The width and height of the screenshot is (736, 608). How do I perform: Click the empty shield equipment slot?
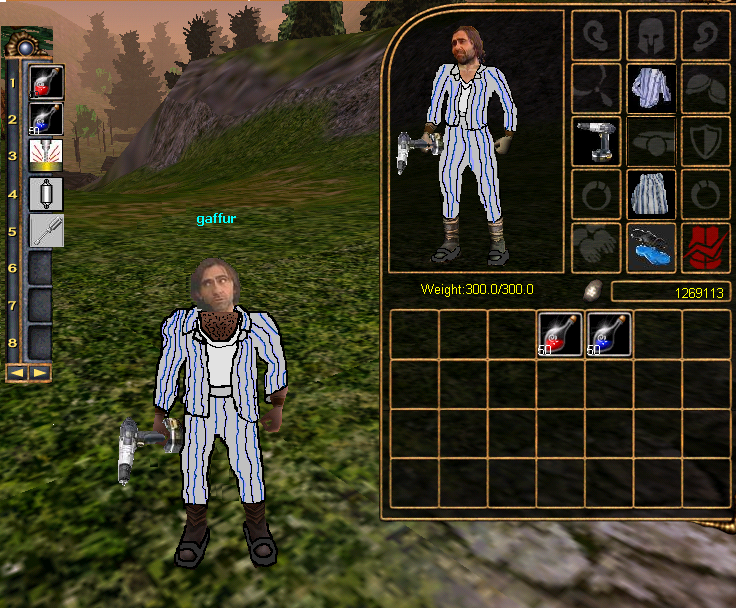click(706, 141)
